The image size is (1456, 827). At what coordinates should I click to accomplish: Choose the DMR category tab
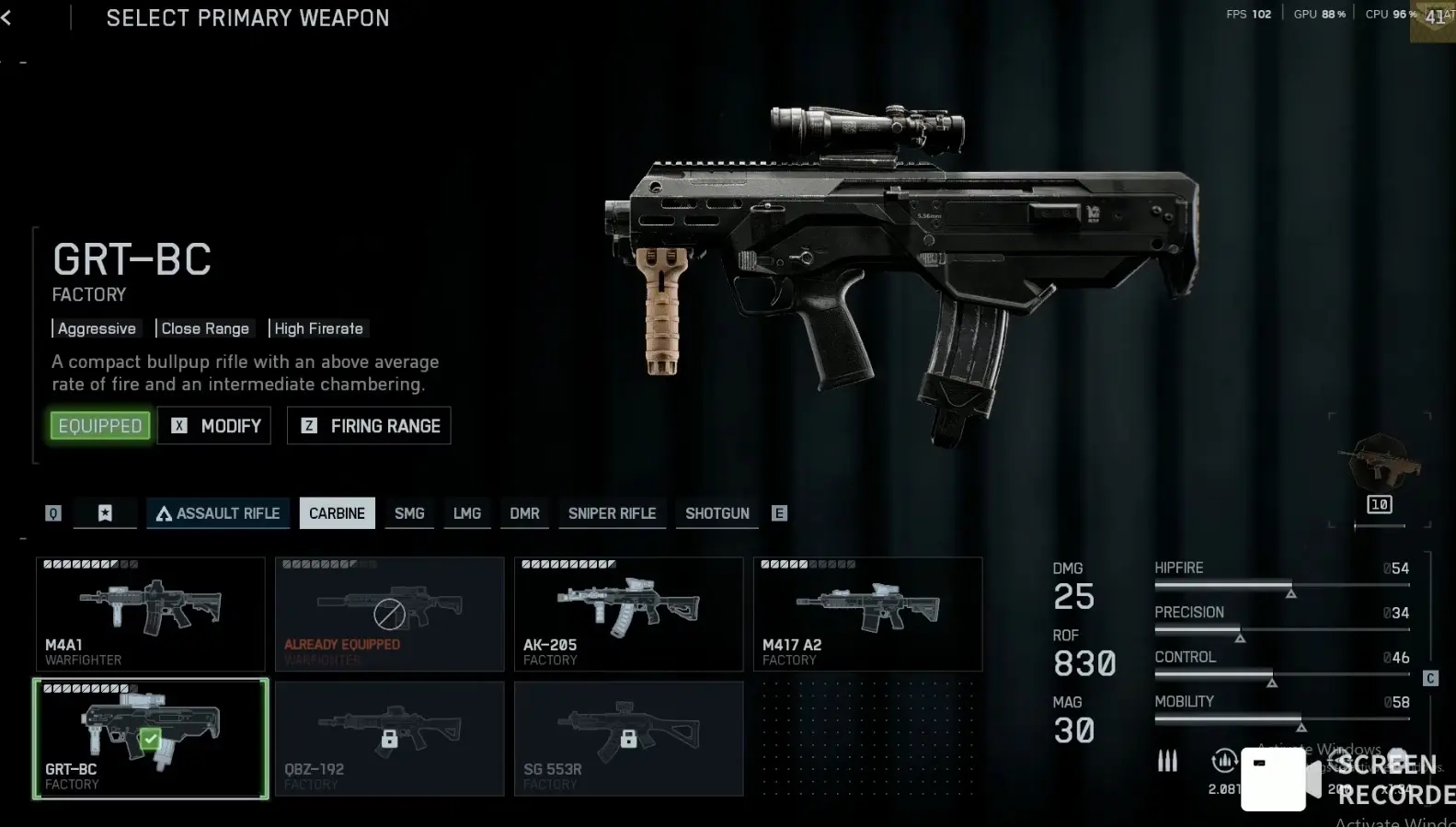pyautogui.click(x=524, y=513)
